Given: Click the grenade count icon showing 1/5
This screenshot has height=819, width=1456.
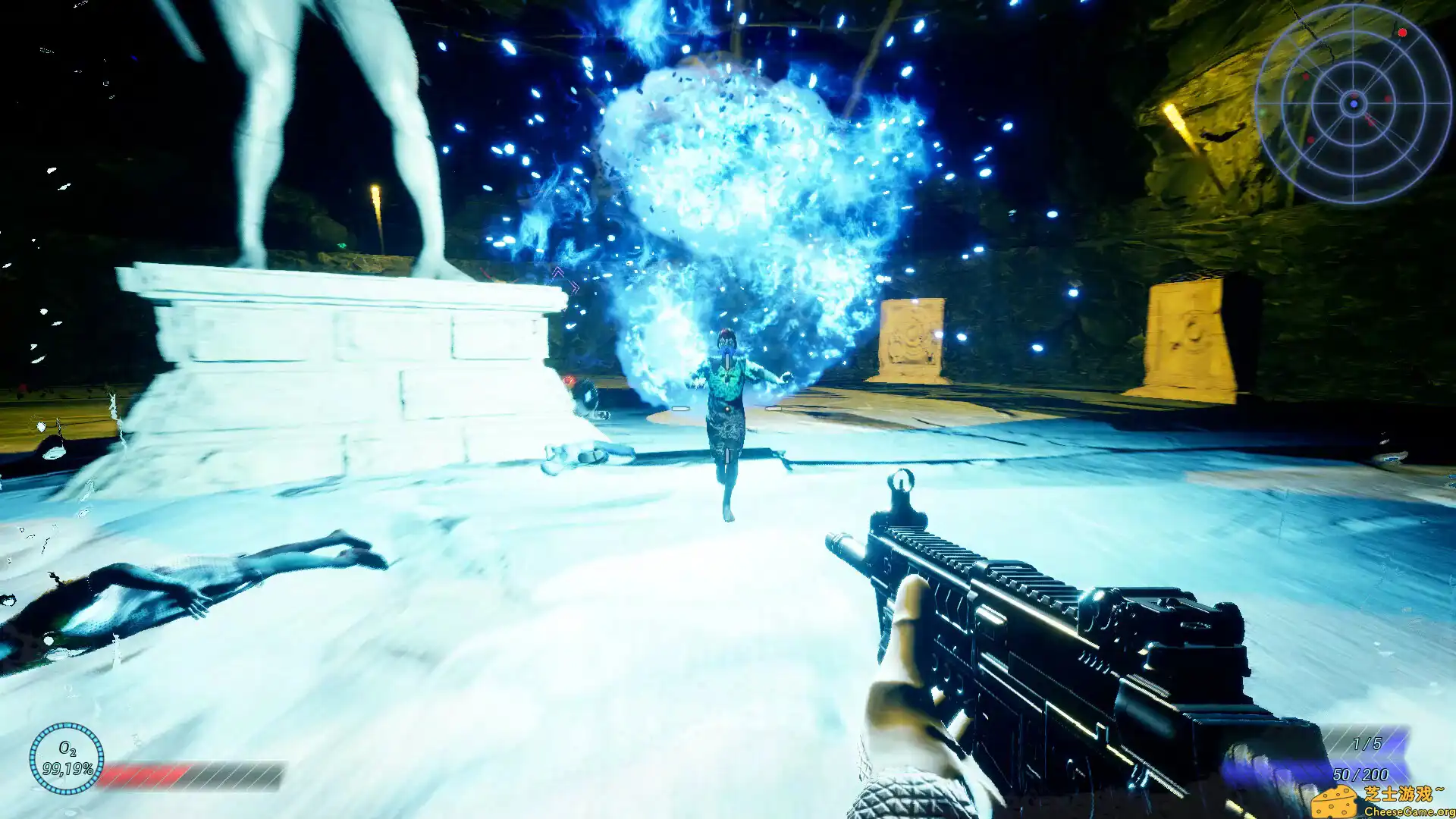Looking at the screenshot, I should (1367, 744).
